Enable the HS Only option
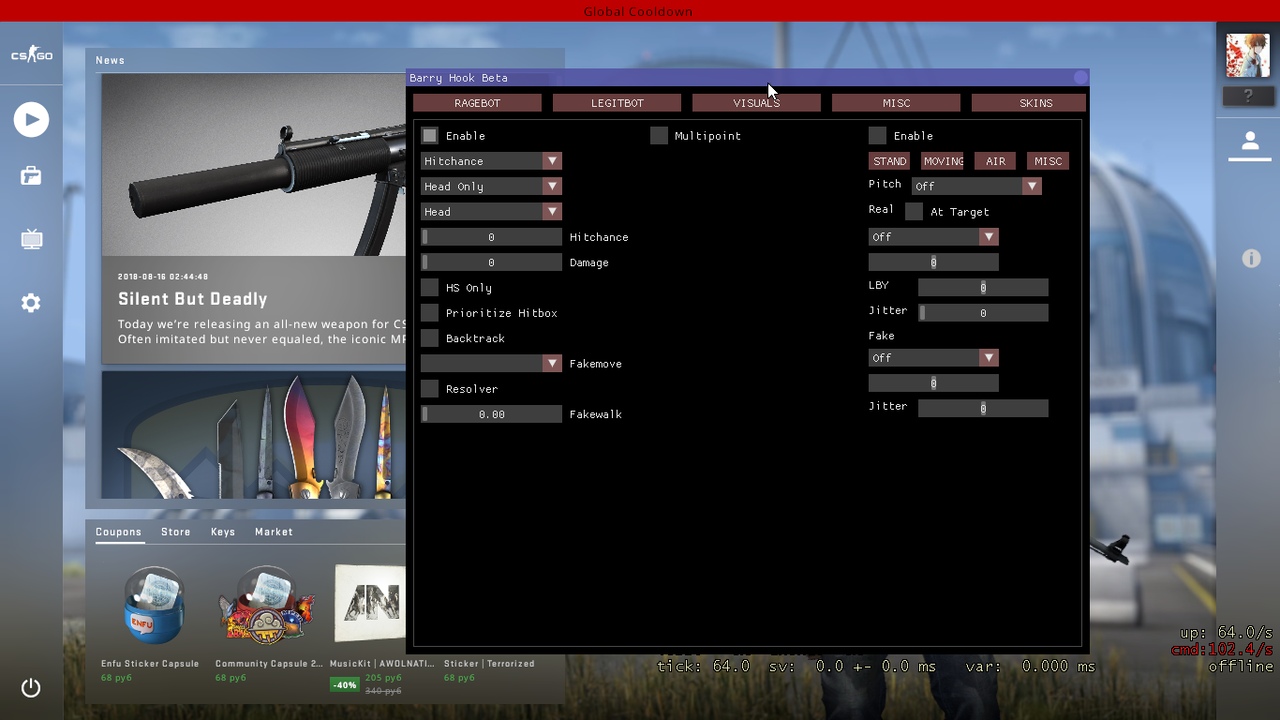 (x=430, y=288)
